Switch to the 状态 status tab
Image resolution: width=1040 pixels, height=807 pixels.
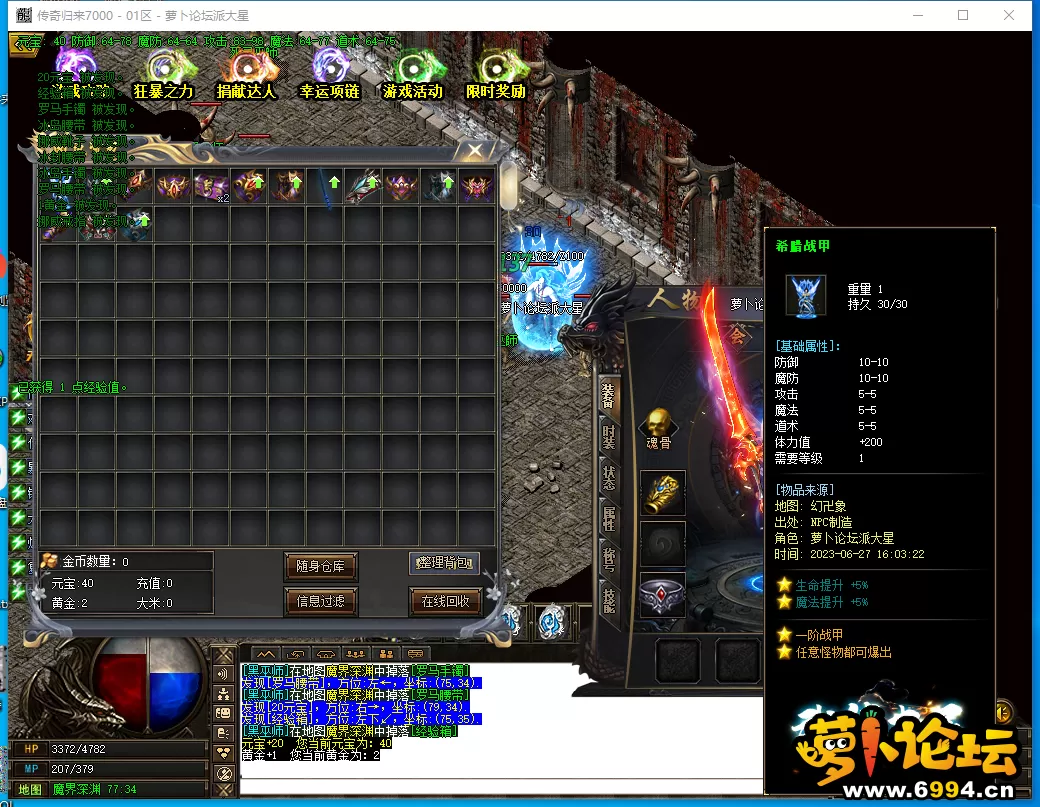tap(608, 478)
